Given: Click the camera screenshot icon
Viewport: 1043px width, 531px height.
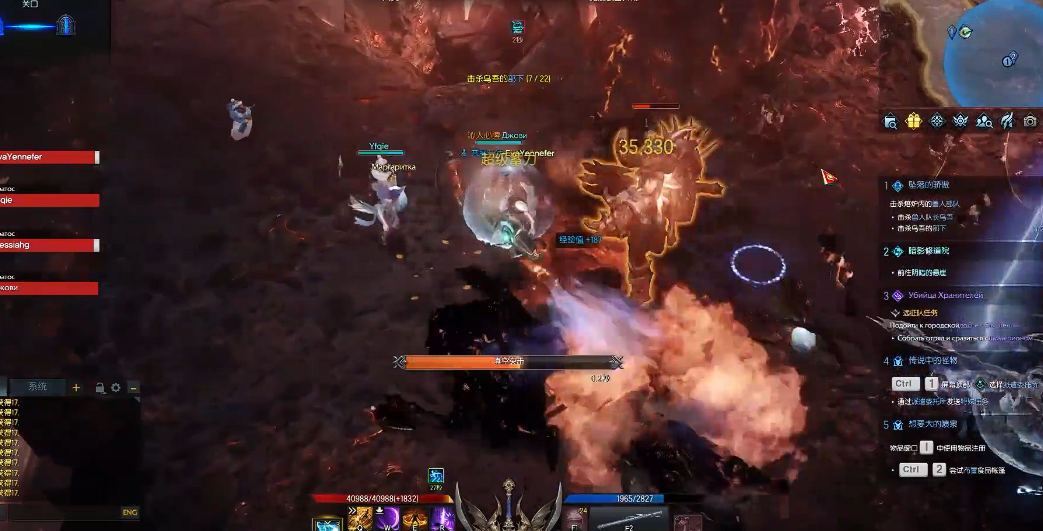Looking at the screenshot, I should tap(1030, 121).
